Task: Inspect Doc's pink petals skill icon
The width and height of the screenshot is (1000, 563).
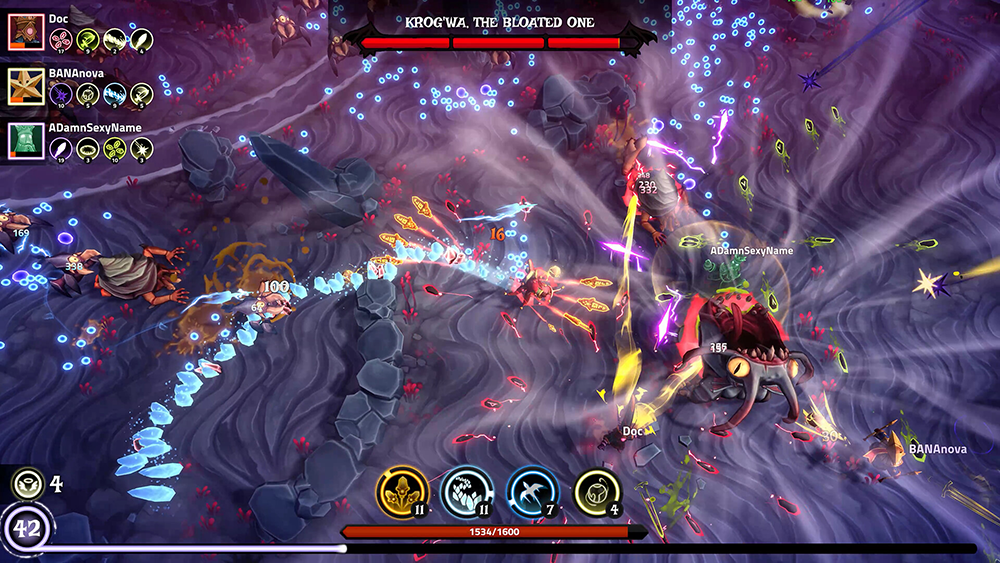Action: click(62, 40)
